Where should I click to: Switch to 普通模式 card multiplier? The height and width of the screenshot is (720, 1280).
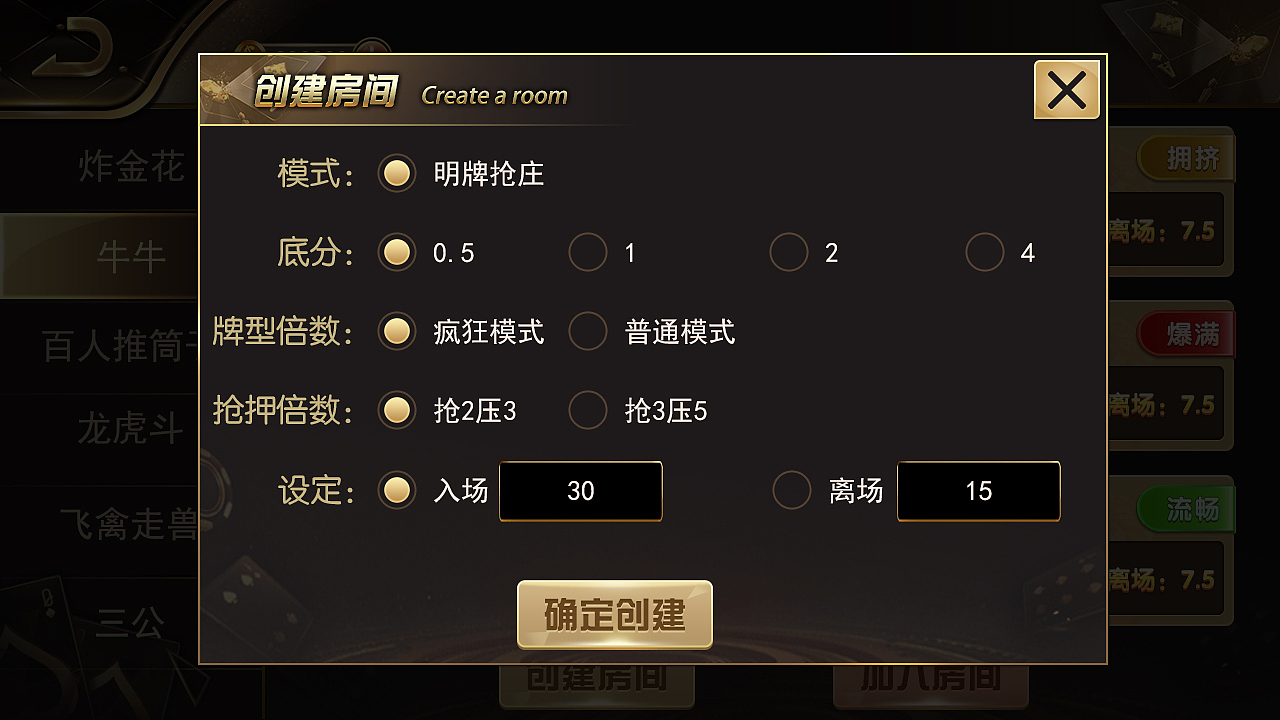click(x=588, y=332)
